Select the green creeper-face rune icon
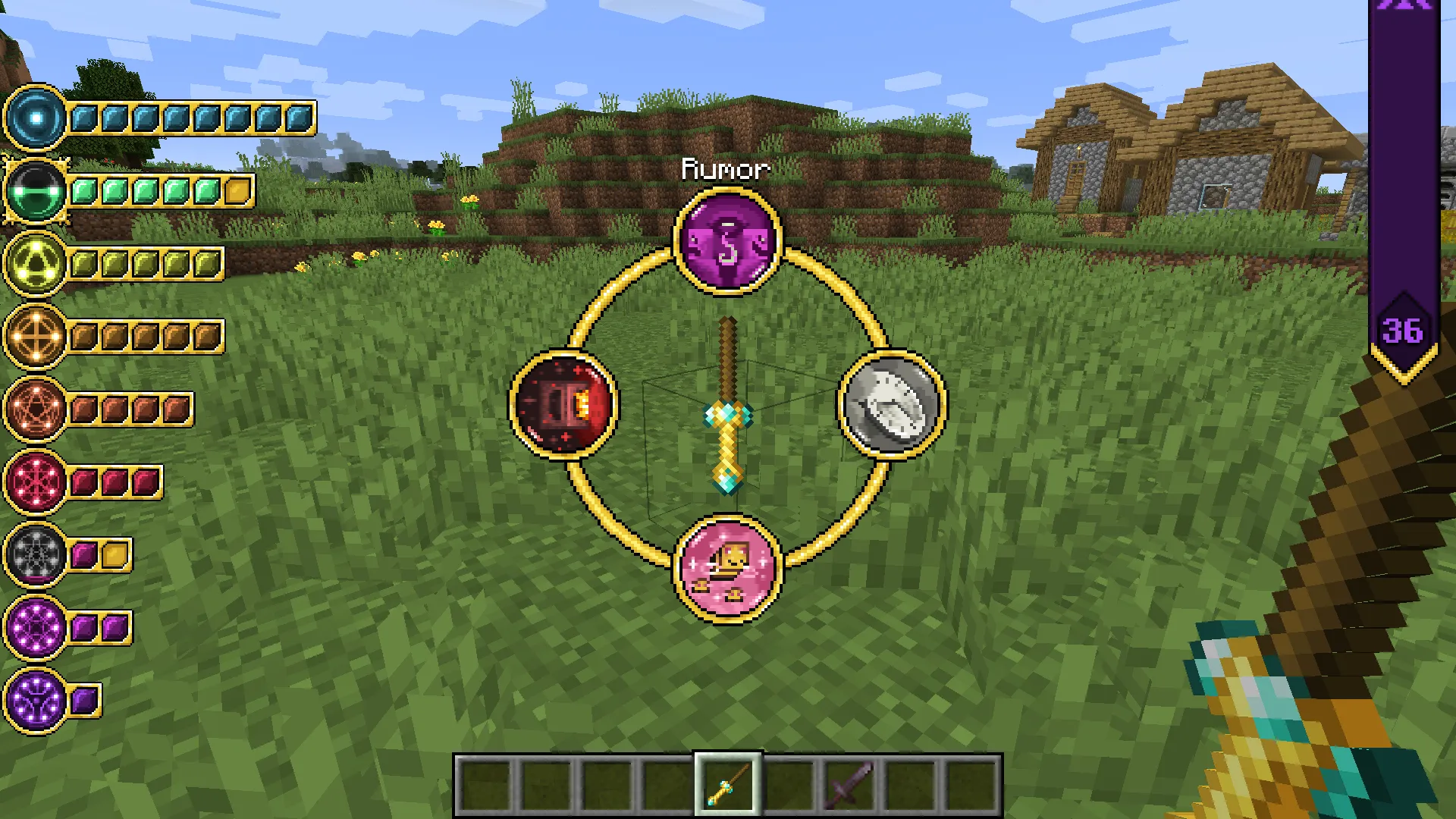The image size is (1456, 819). coord(34,190)
